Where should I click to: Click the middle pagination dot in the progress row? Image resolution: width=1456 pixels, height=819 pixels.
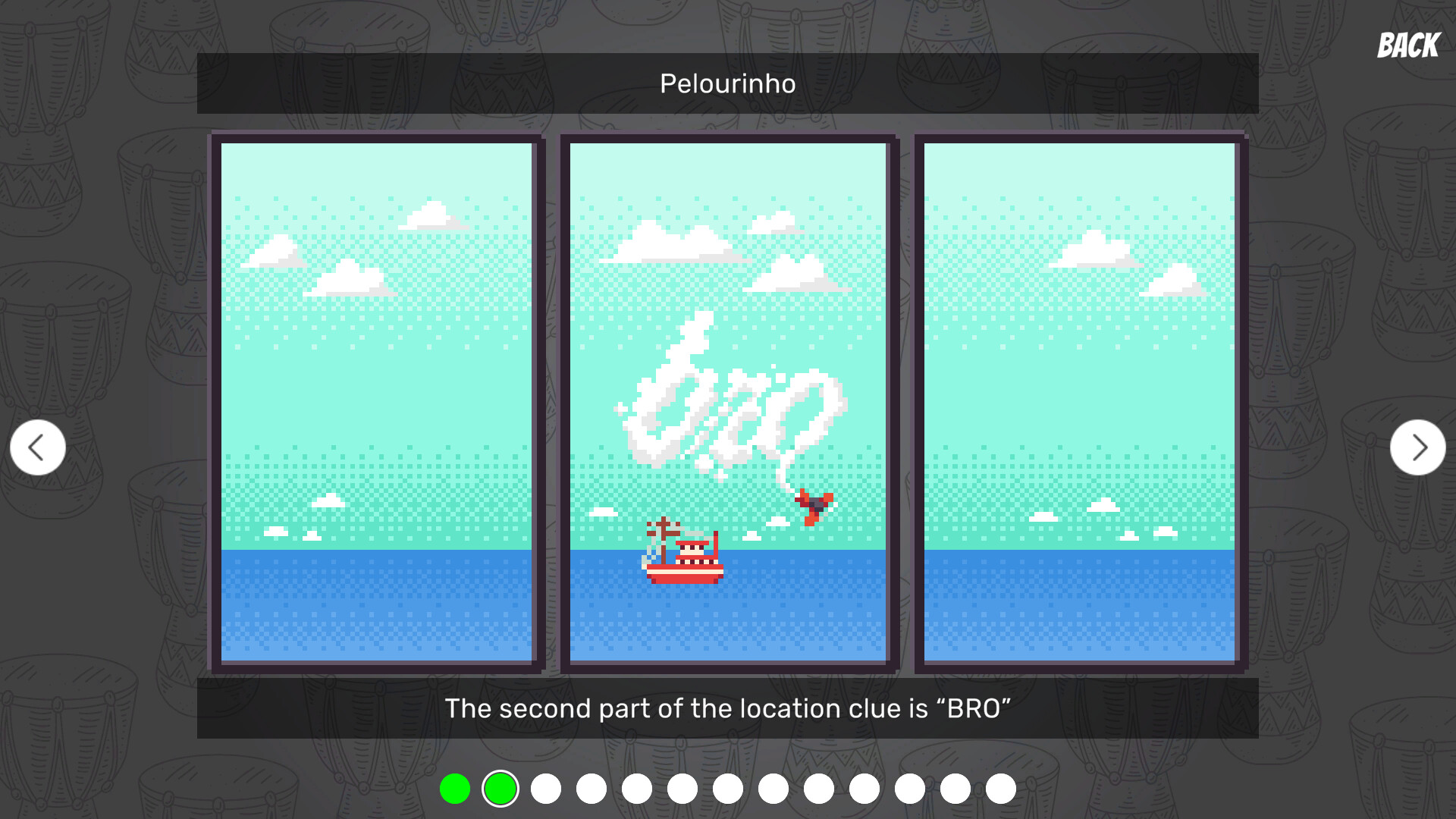click(729, 789)
